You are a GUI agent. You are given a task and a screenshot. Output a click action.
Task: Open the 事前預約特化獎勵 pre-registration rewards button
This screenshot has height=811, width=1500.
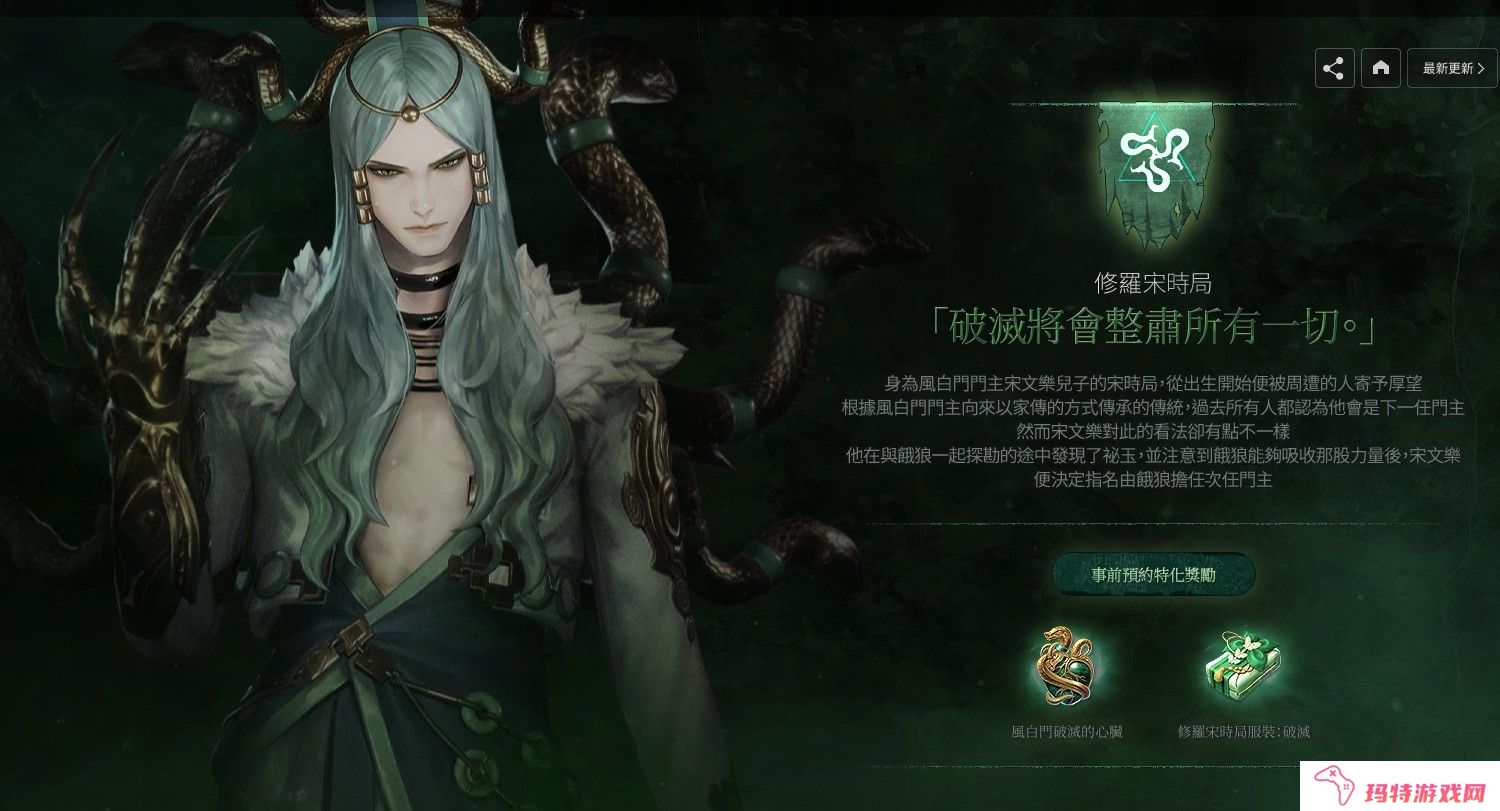point(1153,574)
